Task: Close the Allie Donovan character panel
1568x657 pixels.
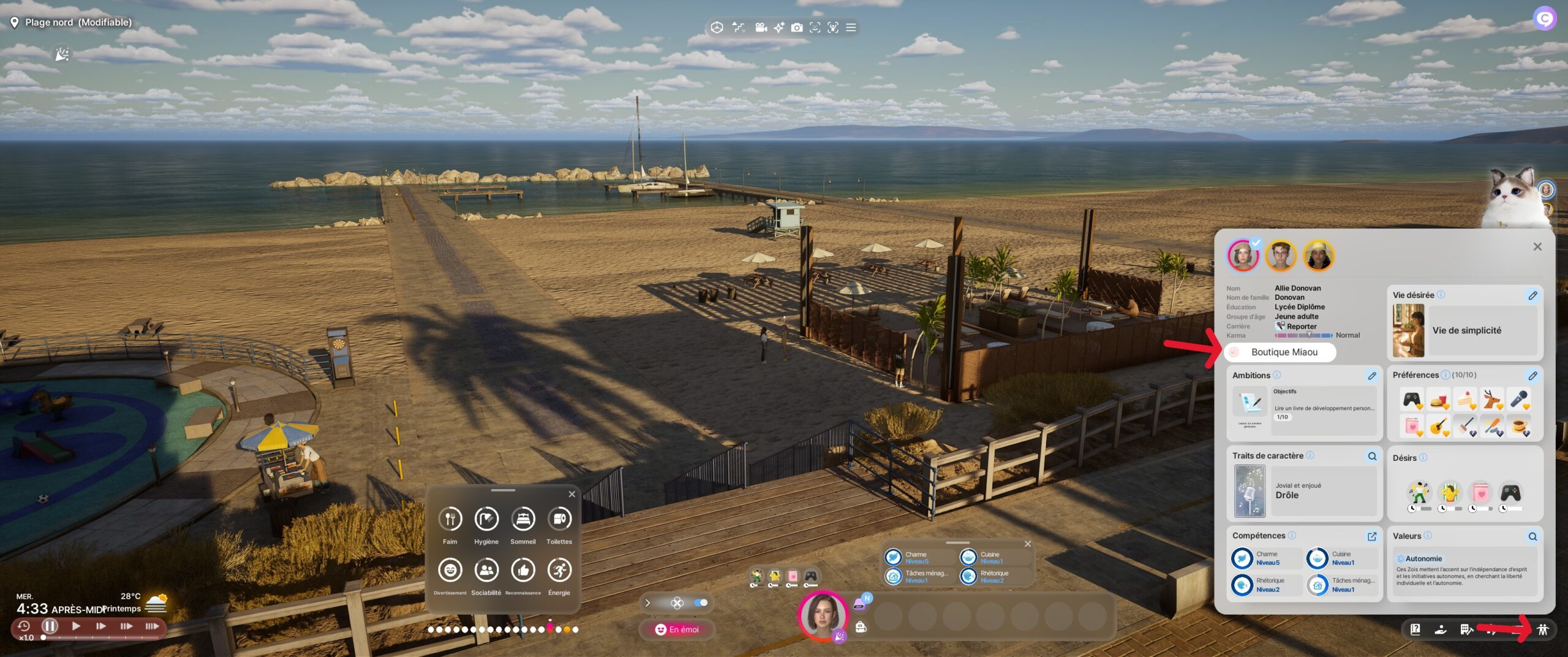Action: tap(1537, 247)
